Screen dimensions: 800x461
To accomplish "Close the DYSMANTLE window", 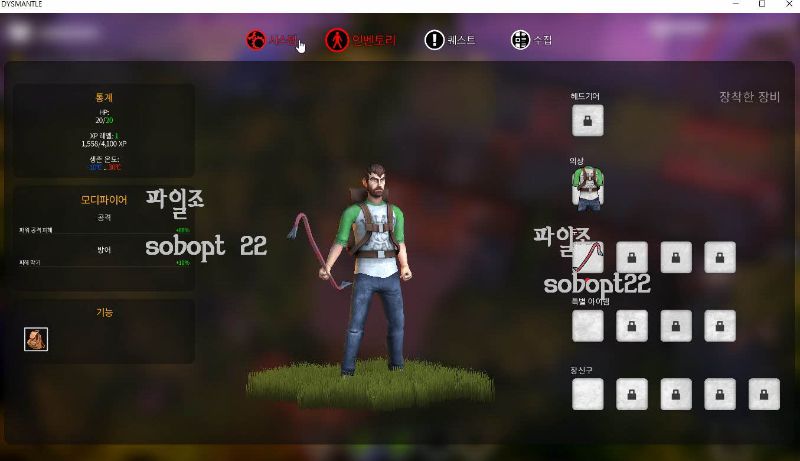I will pos(787,5).
